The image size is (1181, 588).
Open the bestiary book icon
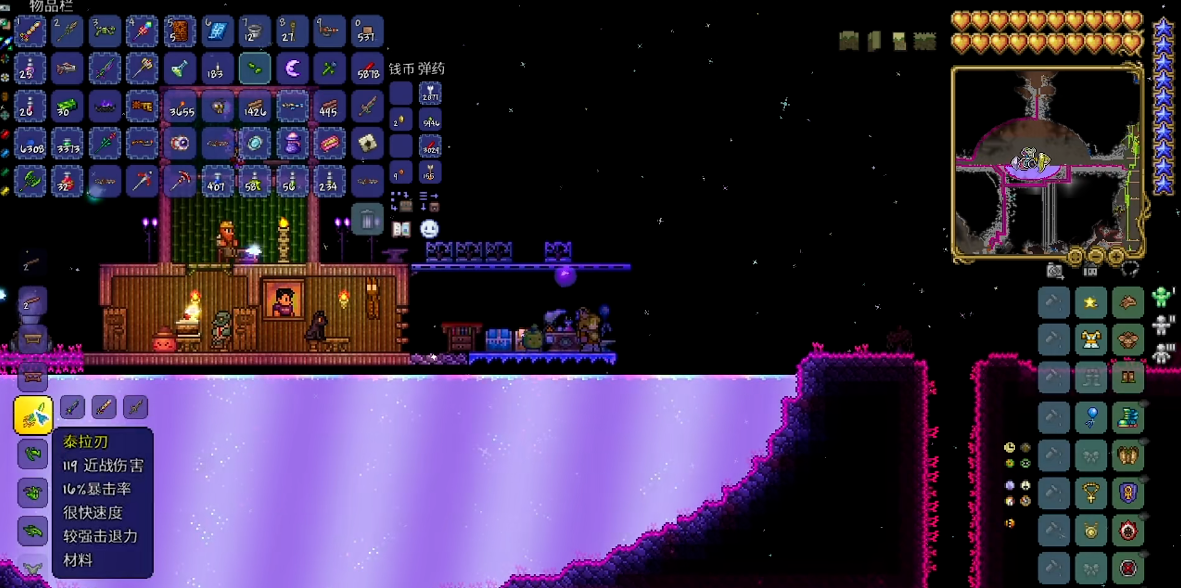(401, 229)
